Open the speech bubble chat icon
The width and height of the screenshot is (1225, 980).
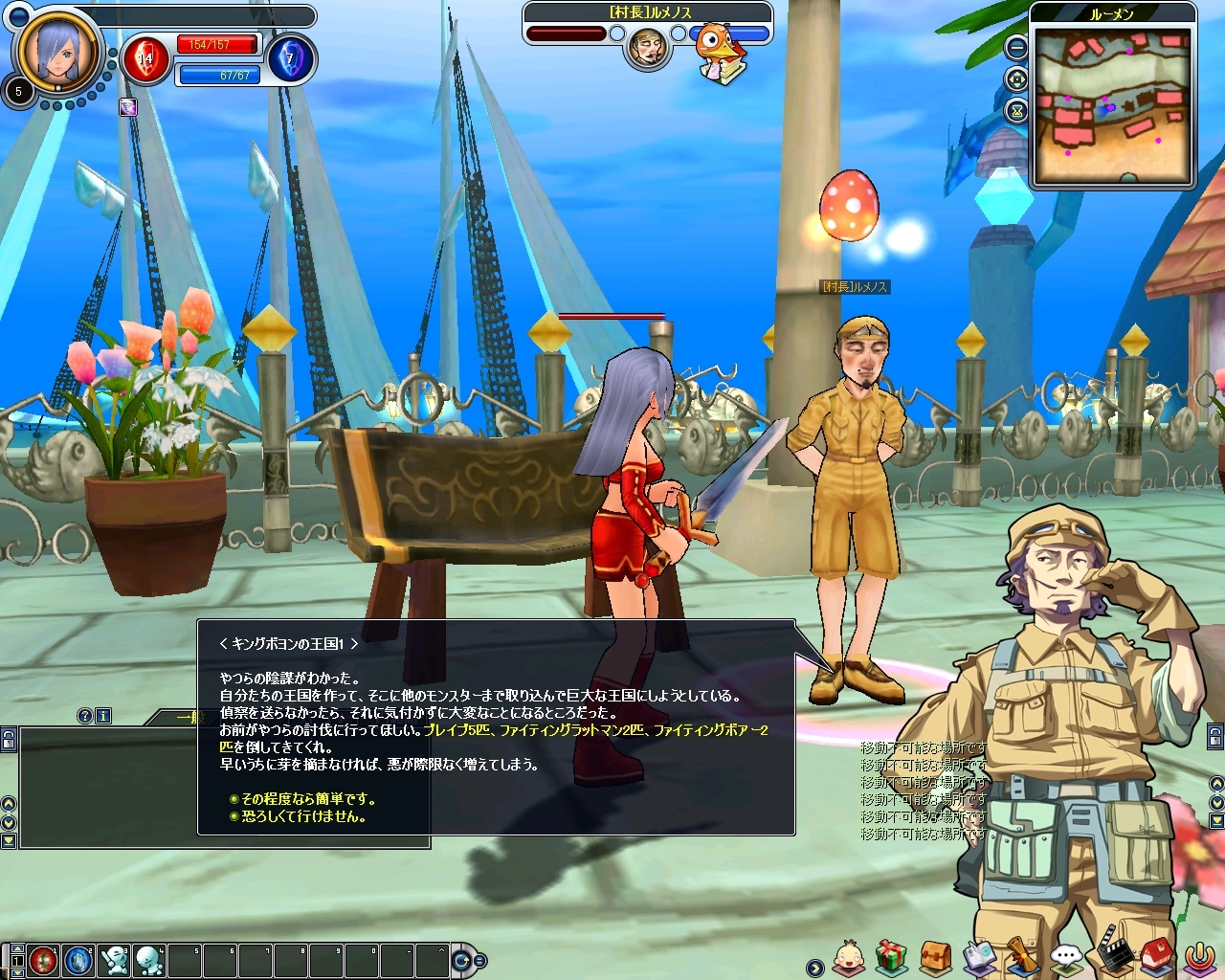[1066, 956]
